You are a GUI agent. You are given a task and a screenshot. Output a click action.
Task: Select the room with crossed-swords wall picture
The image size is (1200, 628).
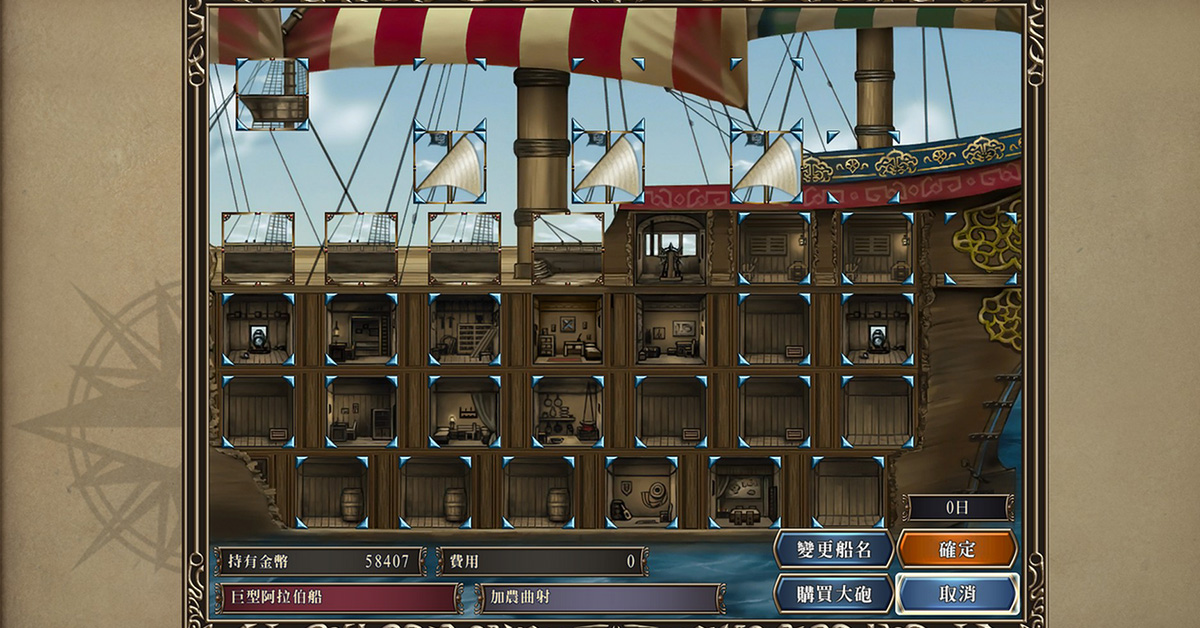pos(568,329)
